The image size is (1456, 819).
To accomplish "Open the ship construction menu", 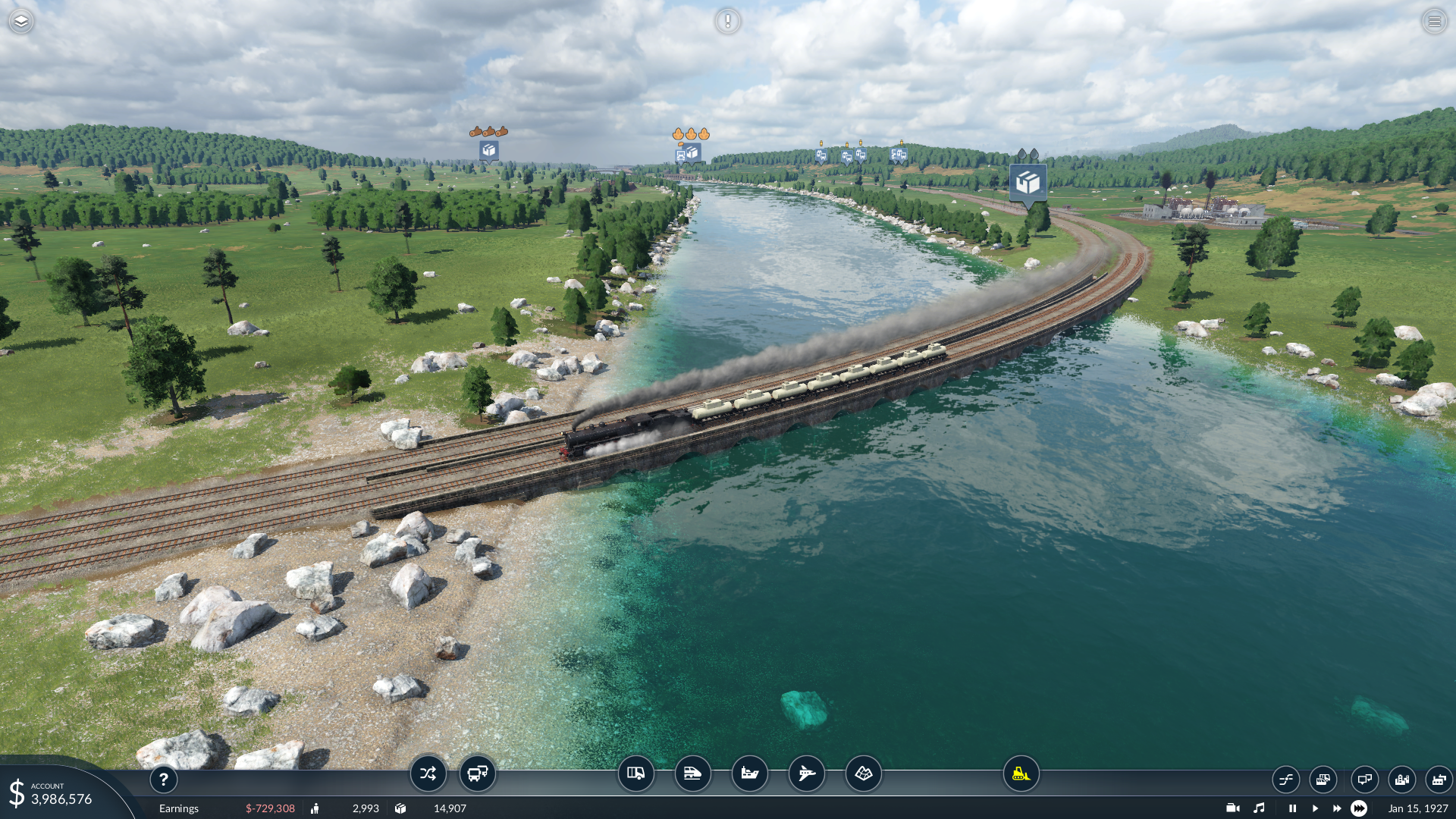I will [749, 773].
